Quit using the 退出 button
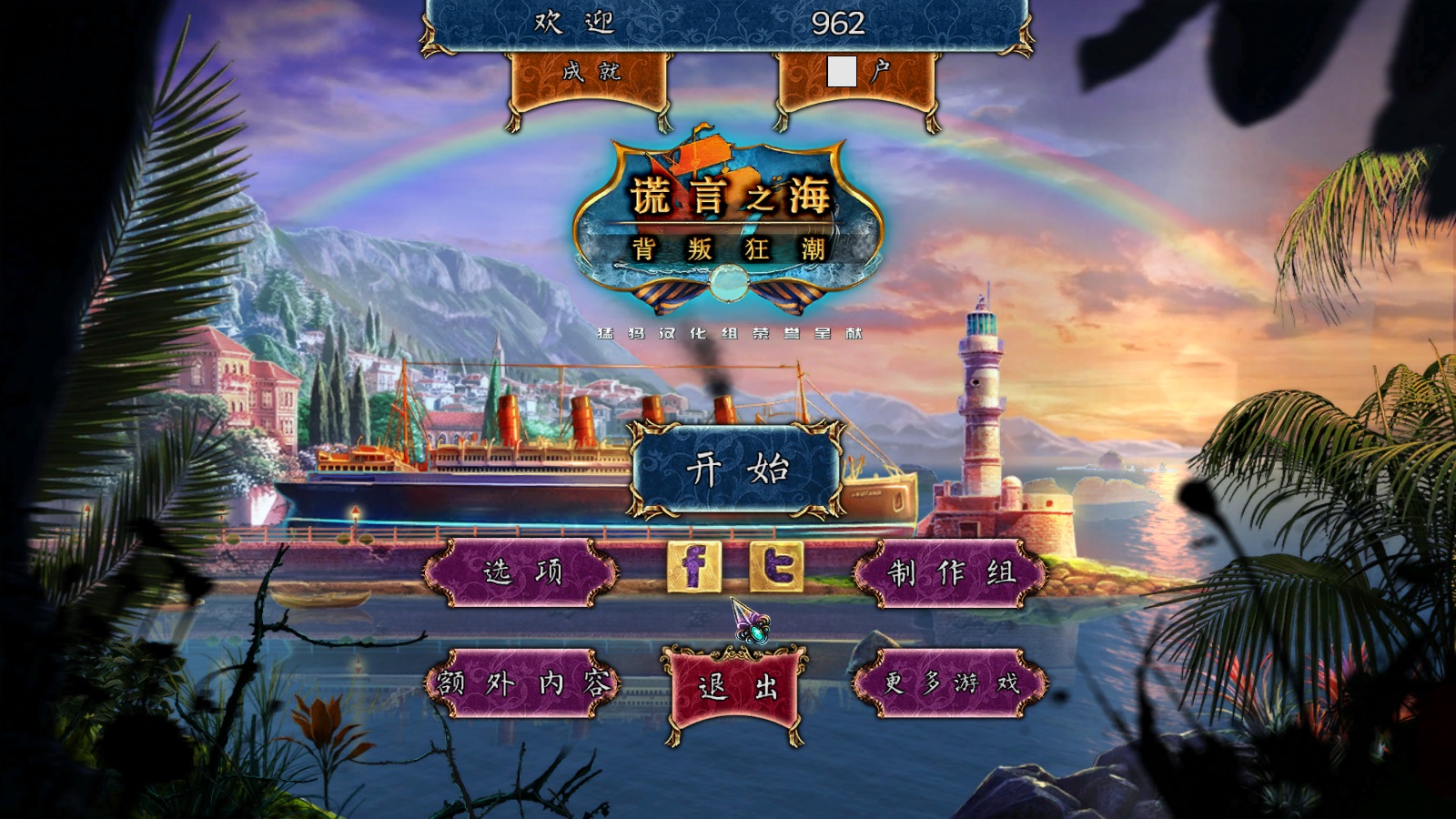 (736, 688)
